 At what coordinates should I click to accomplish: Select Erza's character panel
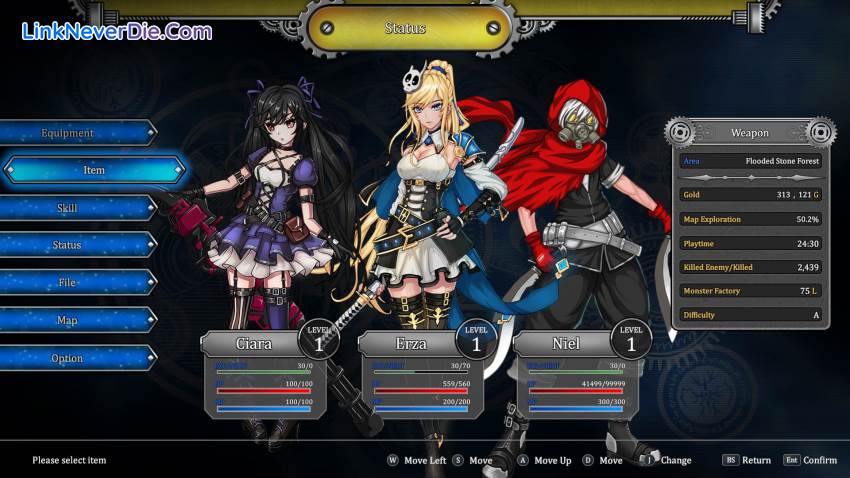click(x=415, y=375)
